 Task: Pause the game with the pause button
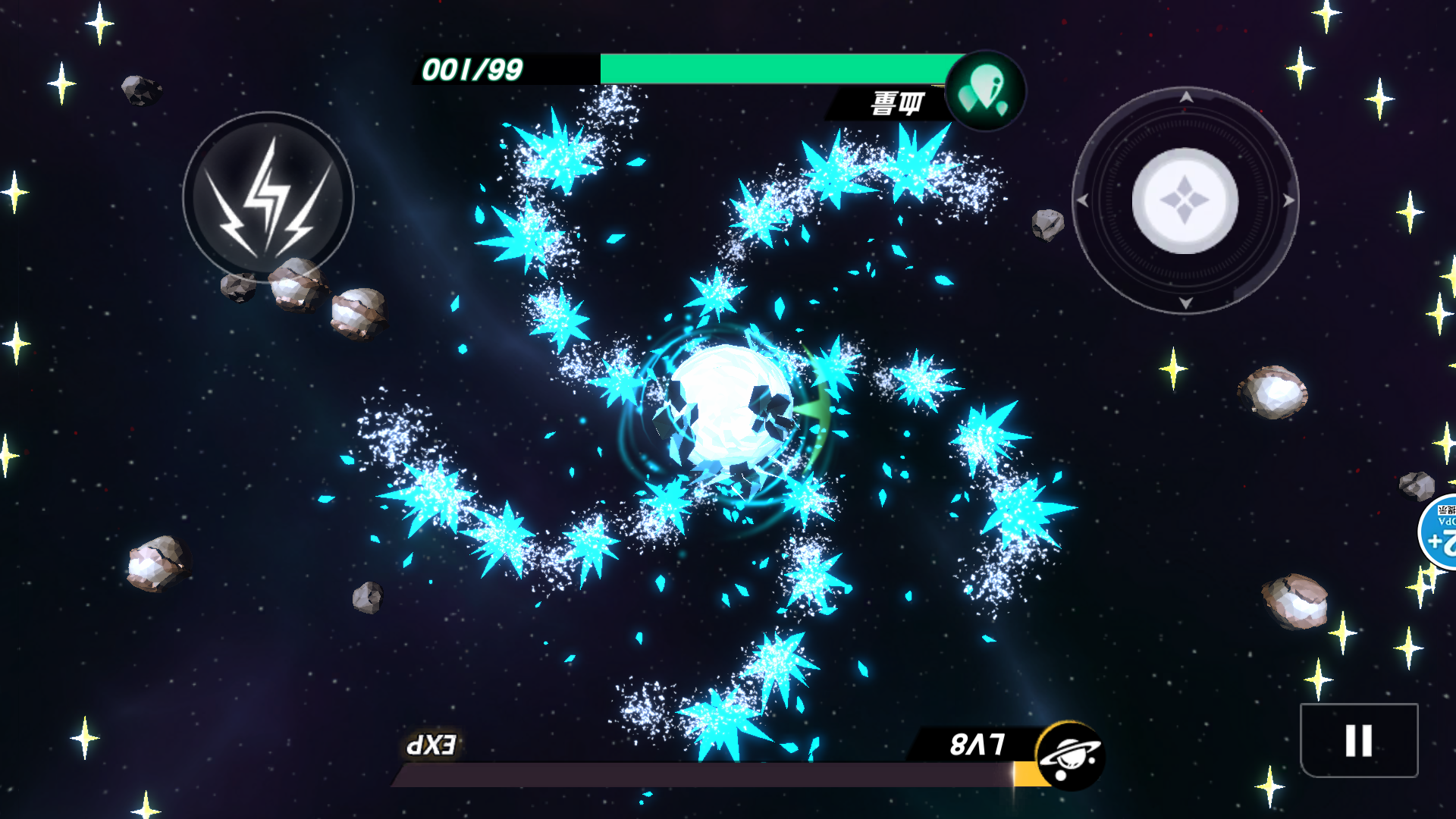[1358, 740]
